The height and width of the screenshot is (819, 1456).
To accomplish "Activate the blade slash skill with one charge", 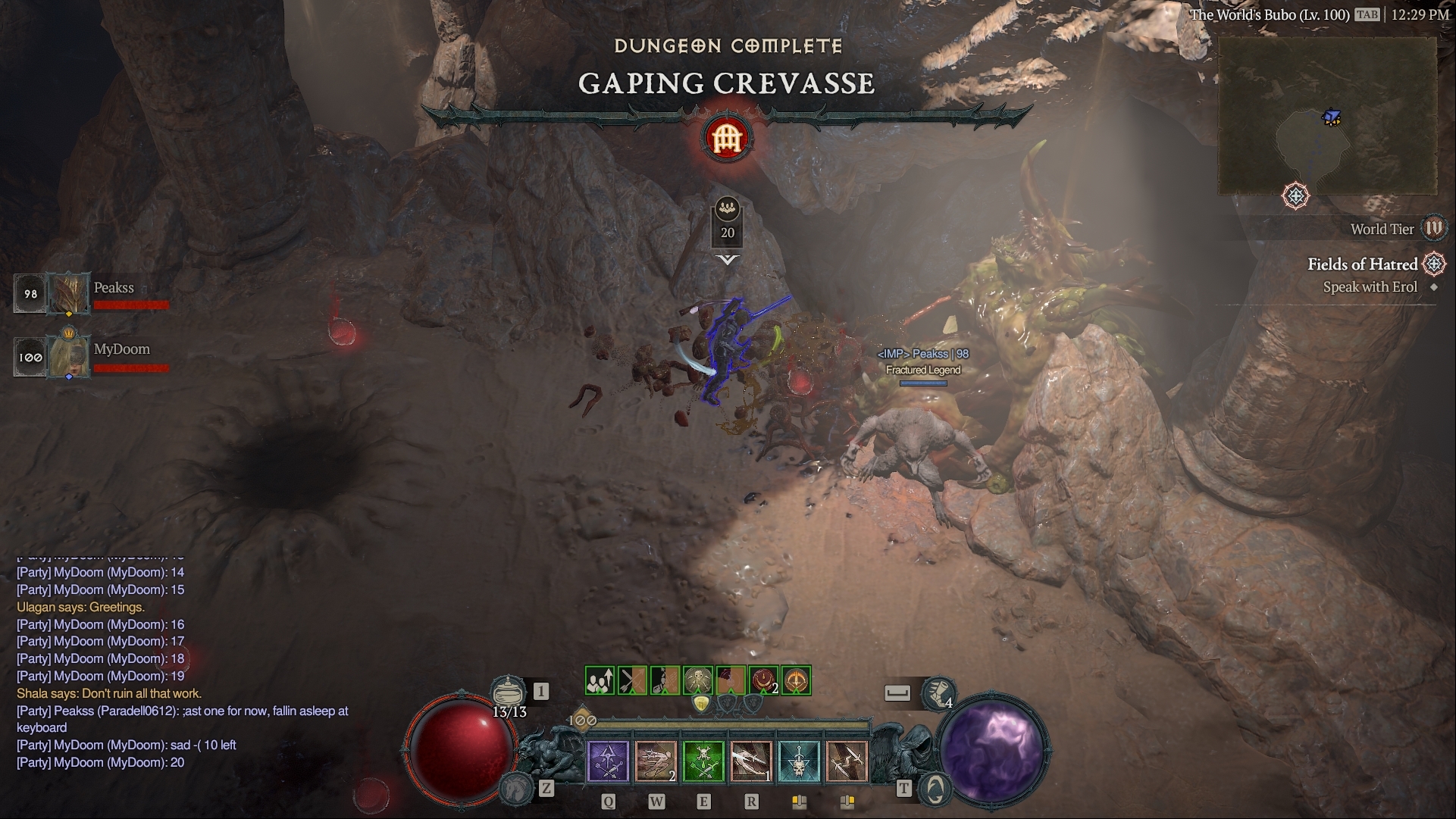I will point(750,761).
